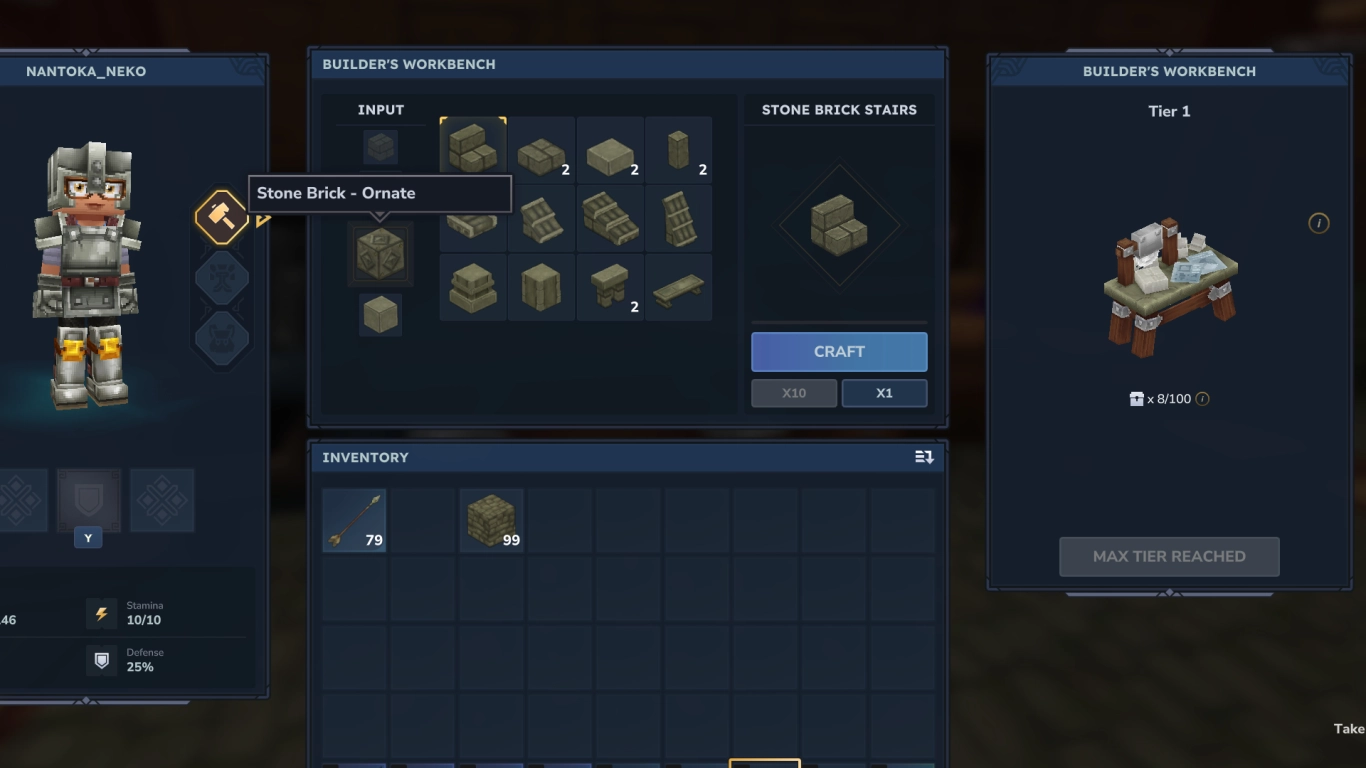Click the shield slot labeled Y
Image resolution: width=1366 pixels, height=768 pixels.
point(88,500)
